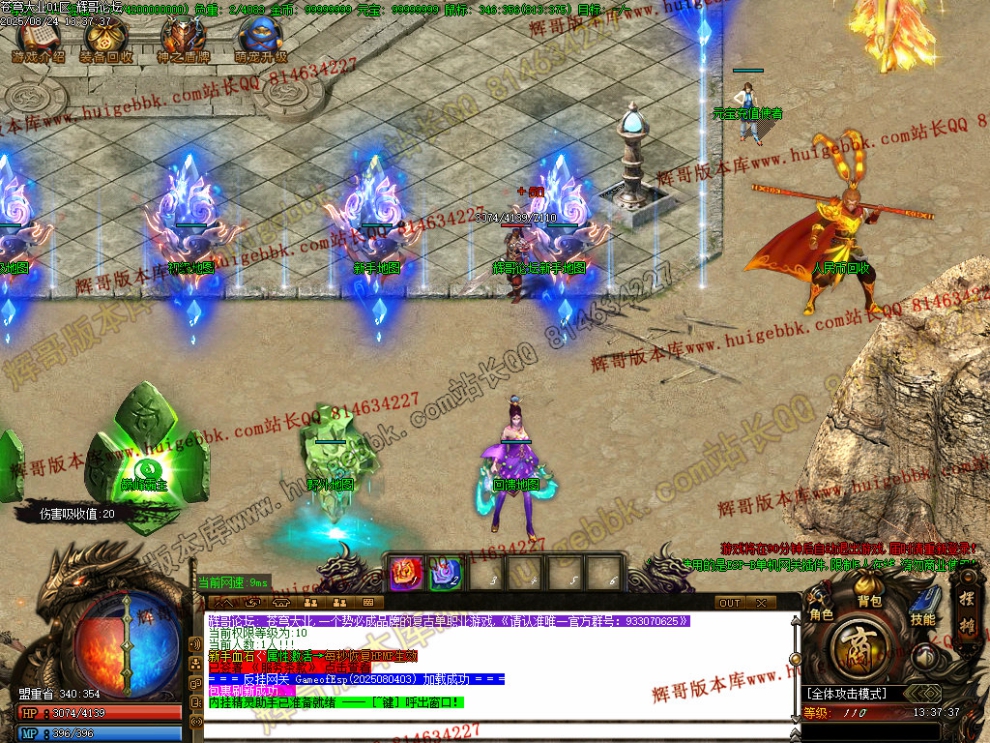
Task: Close the chat panel with the X button
Action: tap(760, 603)
